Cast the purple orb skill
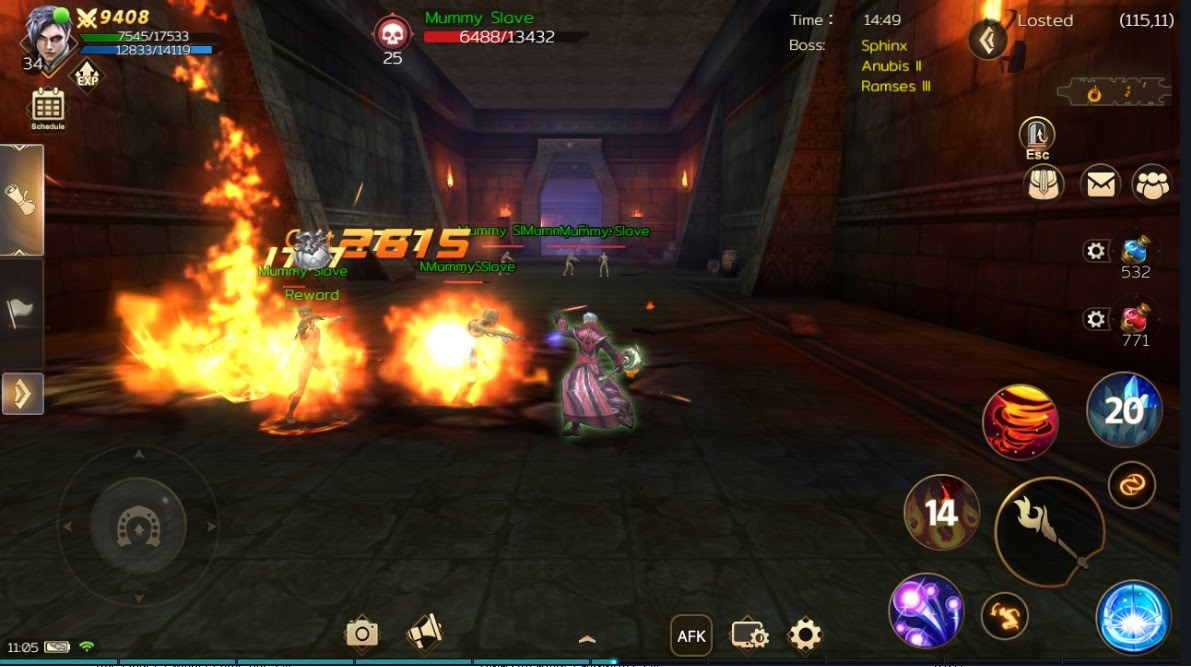This screenshot has height=667, width=1191. click(x=926, y=610)
